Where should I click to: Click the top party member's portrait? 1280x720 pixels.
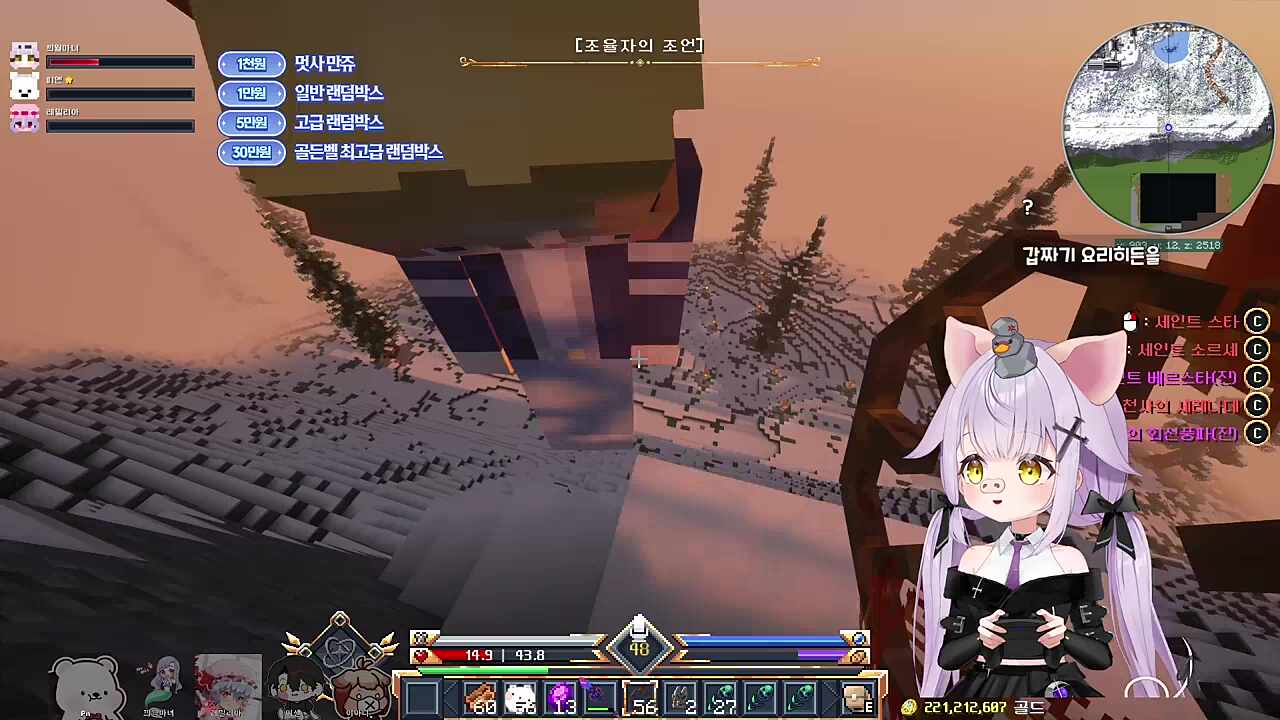click(x=24, y=56)
